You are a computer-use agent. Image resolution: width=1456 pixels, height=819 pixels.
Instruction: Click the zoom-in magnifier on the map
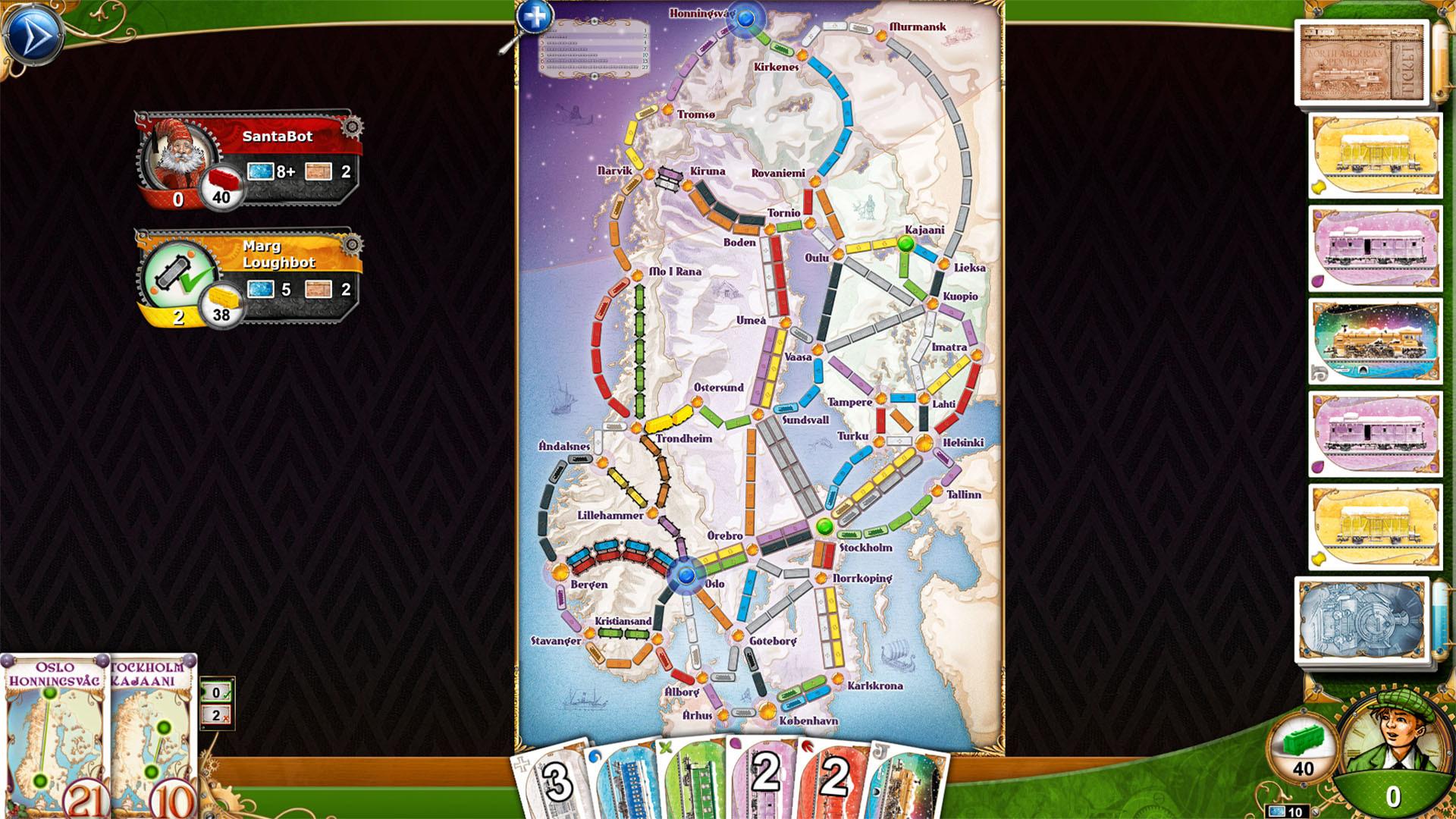point(535,16)
